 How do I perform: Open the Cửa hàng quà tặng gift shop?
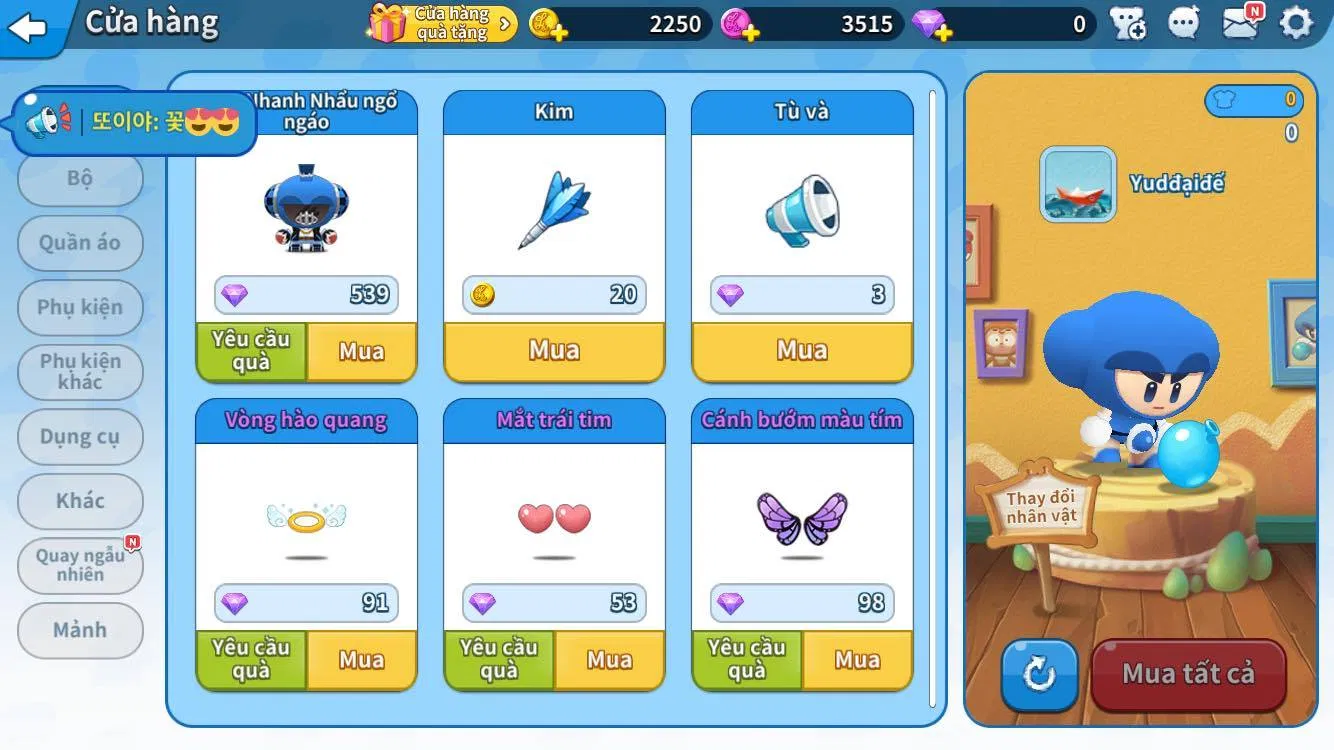tap(442, 23)
